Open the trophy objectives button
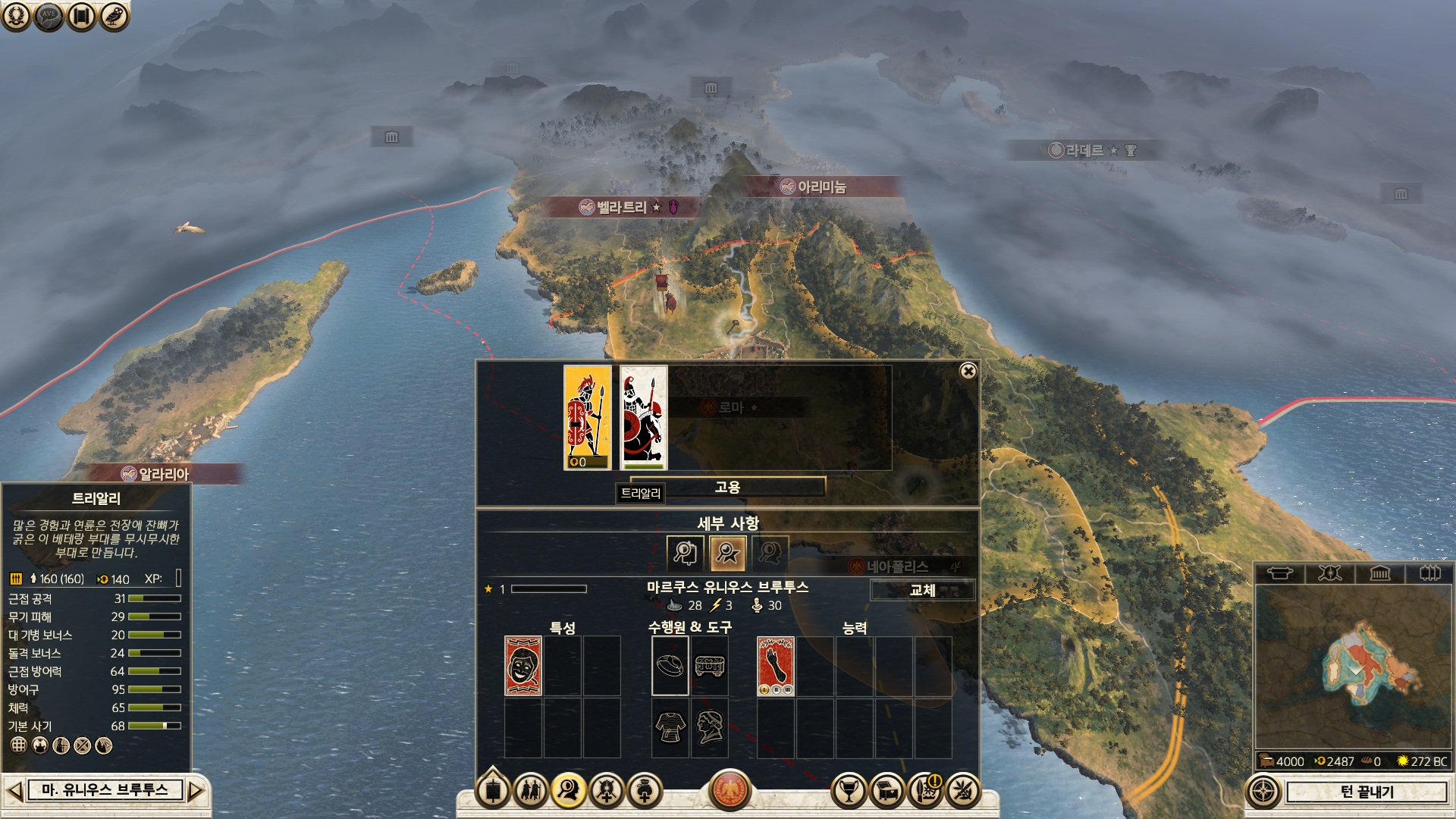The height and width of the screenshot is (819, 1456). tap(849, 791)
